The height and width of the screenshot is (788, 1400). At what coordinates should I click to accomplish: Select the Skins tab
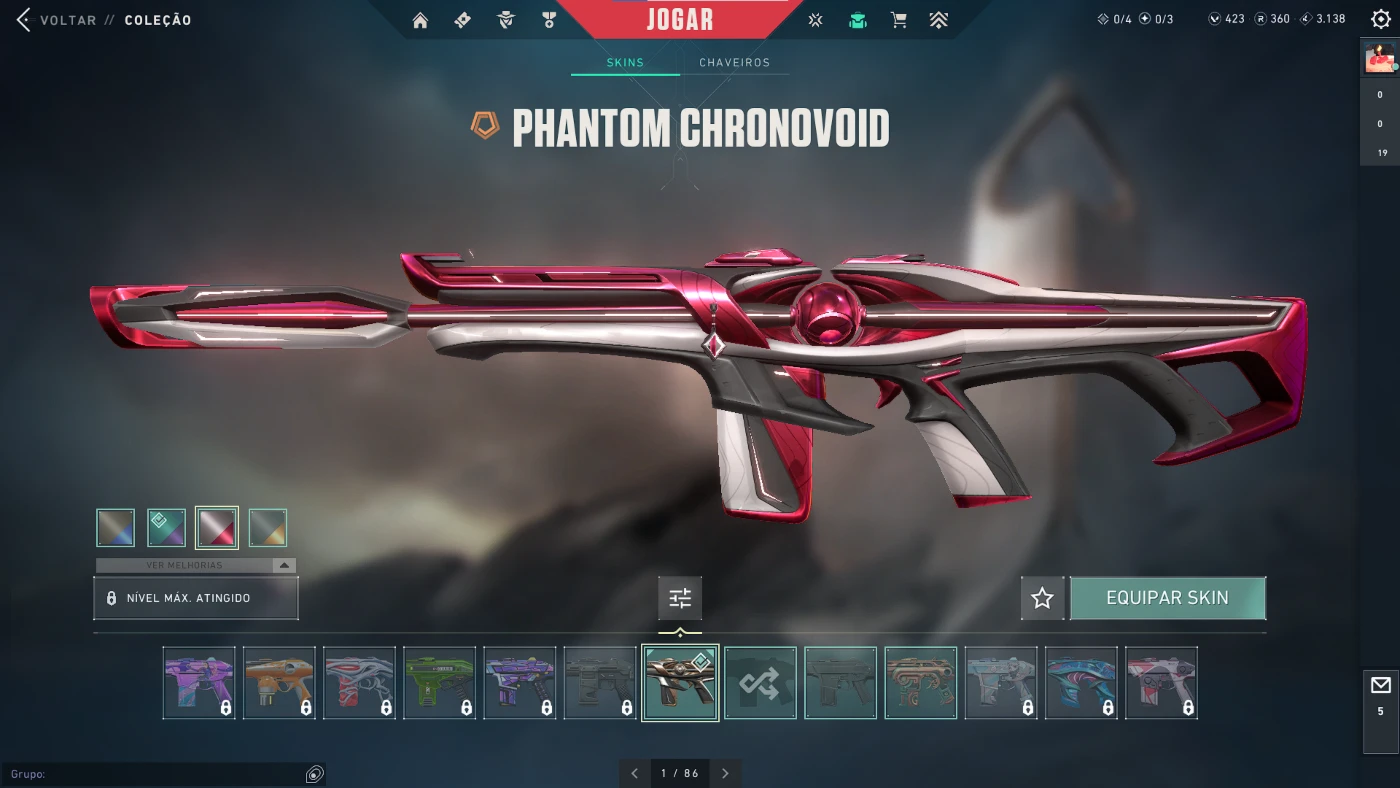tap(625, 62)
